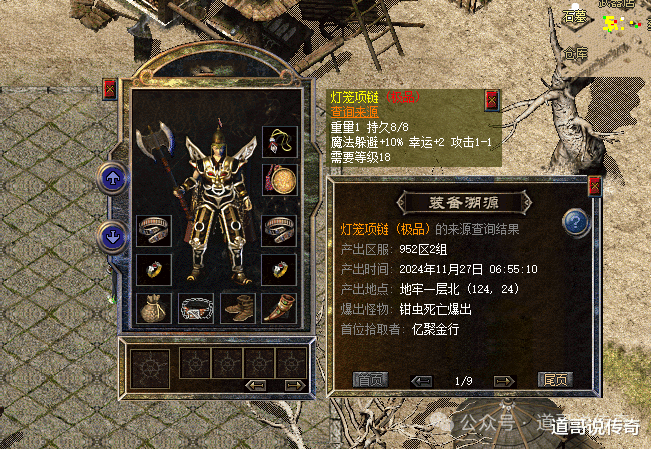Image resolution: width=651 pixels, height=449 pixels.
Task: Close the 装备溯源 trace window
Action: pyautogui.click(x=594, y=186)
